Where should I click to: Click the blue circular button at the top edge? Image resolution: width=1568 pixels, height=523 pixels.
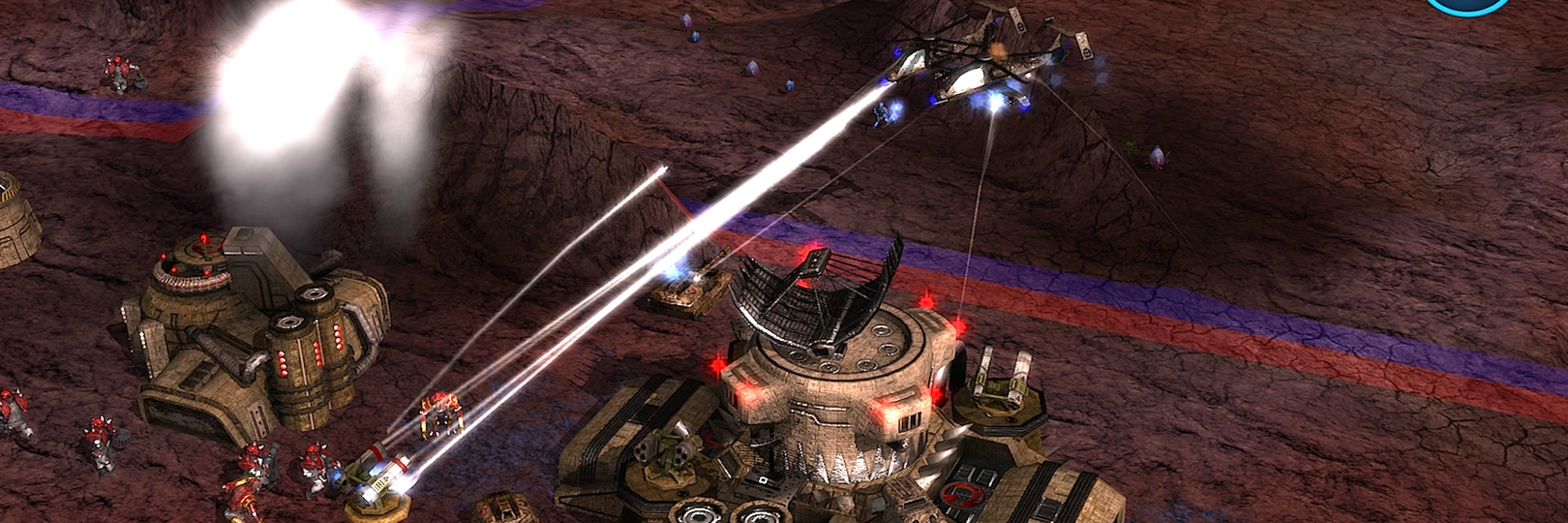pyautogui.click(x=1468, y=5)
